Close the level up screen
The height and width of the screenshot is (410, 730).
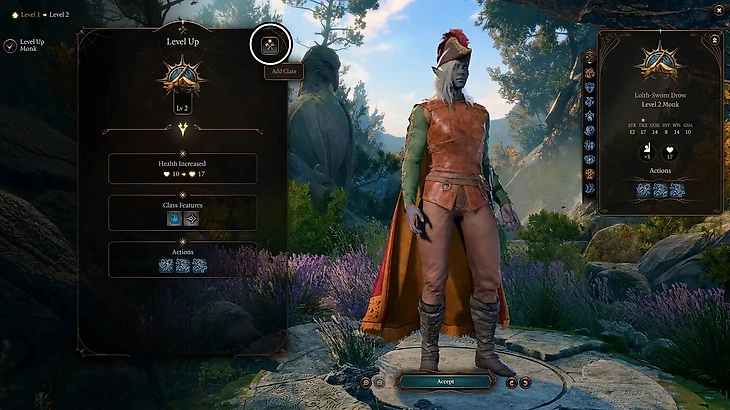[x=719, y=9]
